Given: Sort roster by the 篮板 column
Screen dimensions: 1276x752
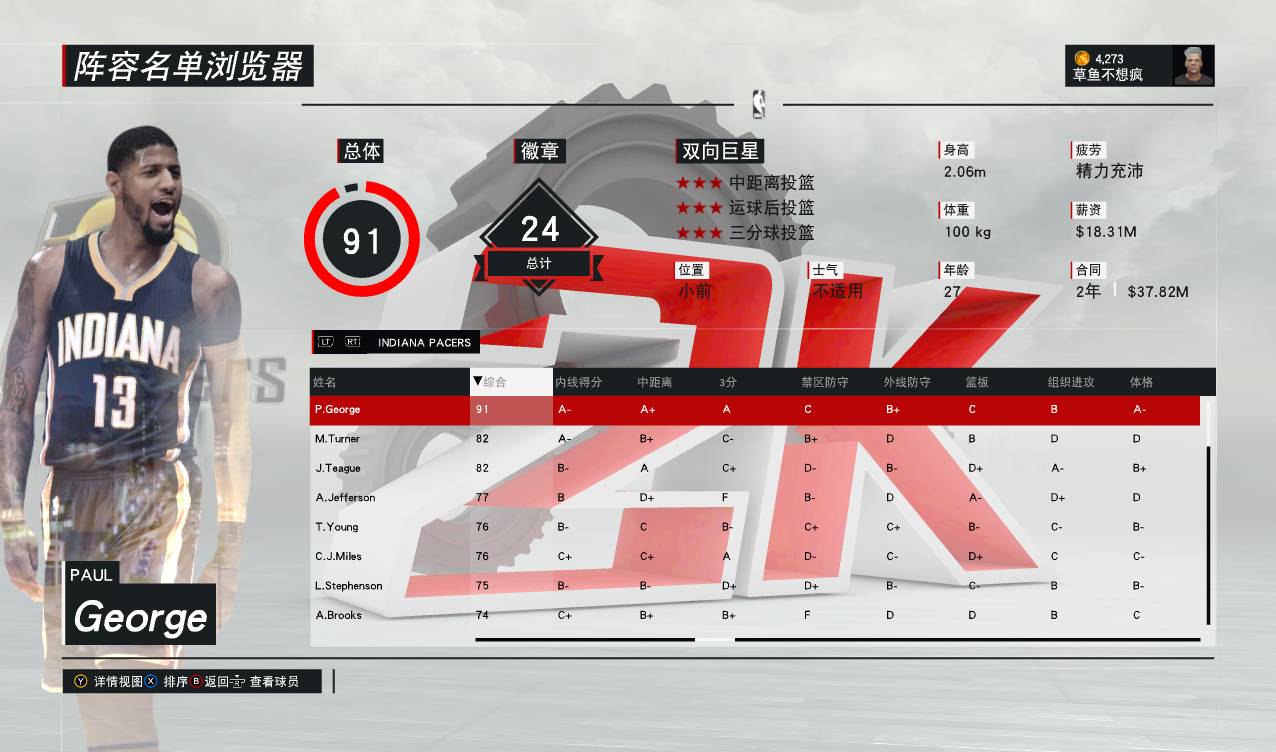Looking at the screenshot, I should (x=977, y=382).
